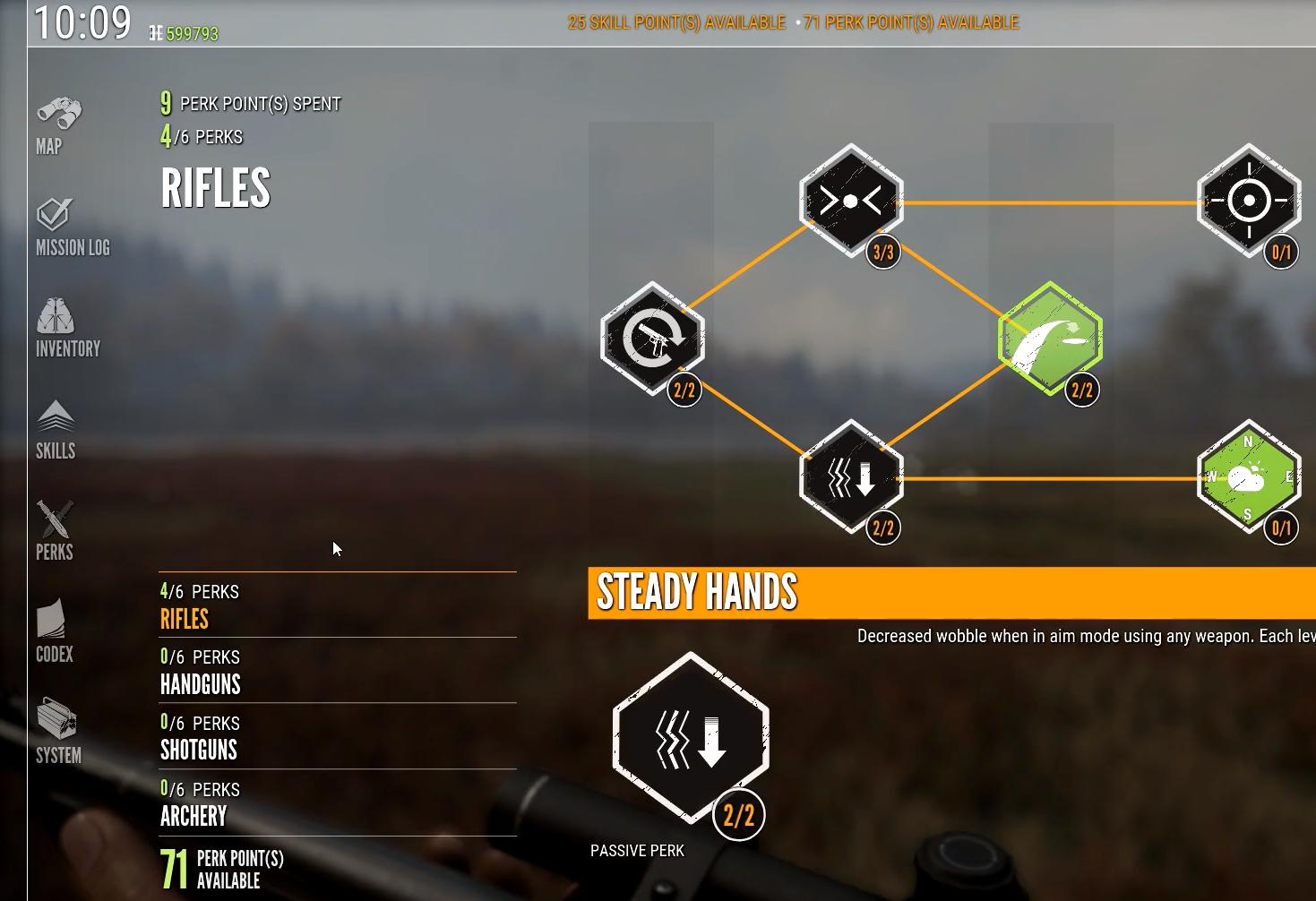Open the Codex

click(x=55, y=633)
